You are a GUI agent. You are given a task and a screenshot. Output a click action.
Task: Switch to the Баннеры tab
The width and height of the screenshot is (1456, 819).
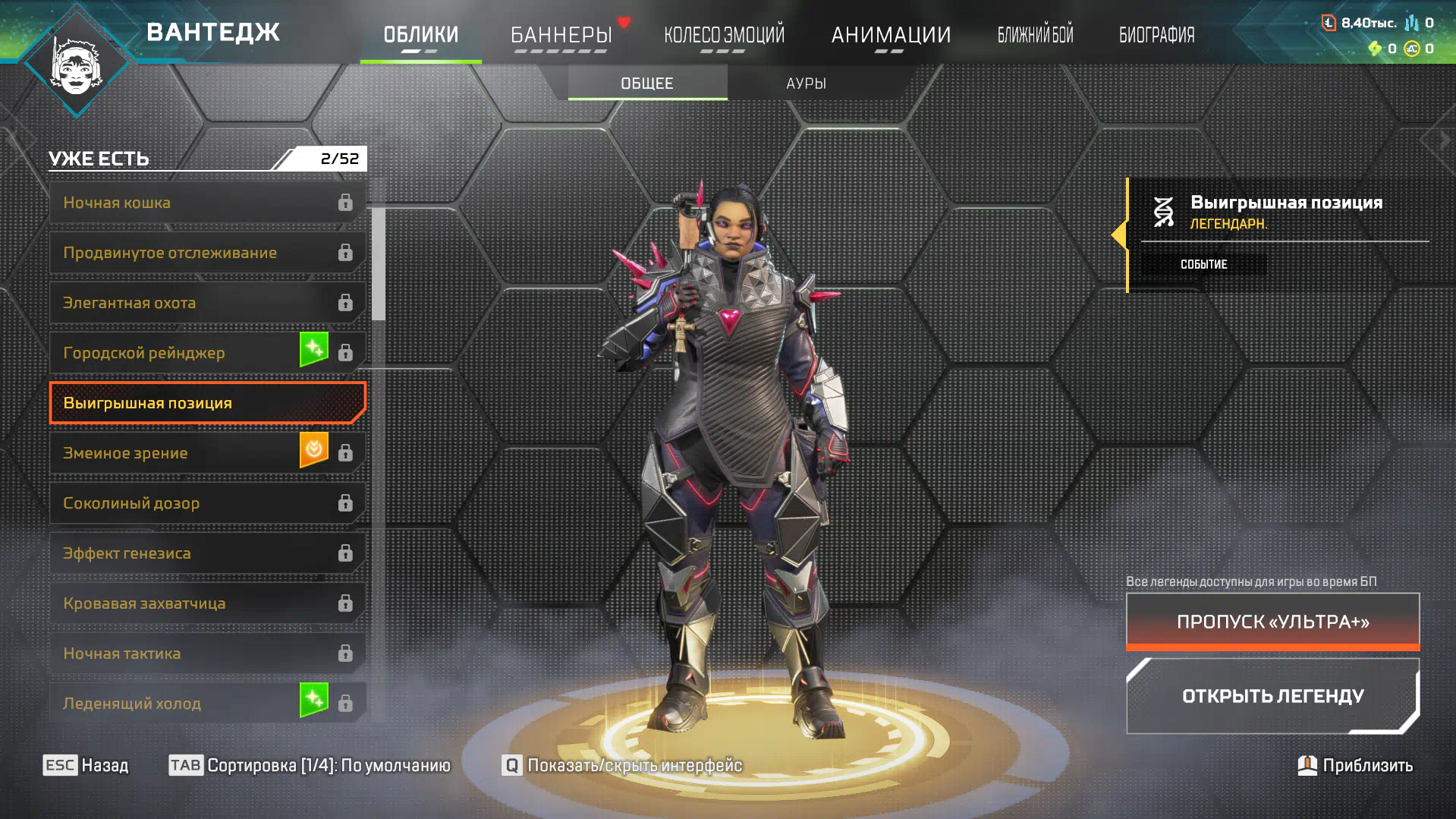[x=561, y=35]
